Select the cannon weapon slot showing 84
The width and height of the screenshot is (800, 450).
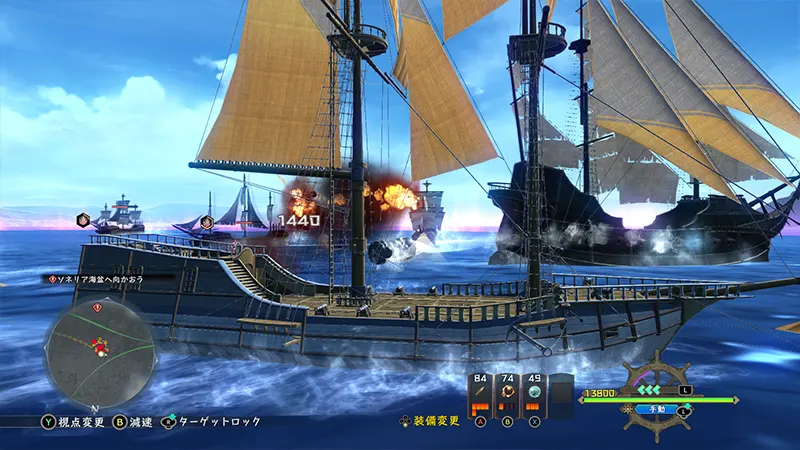tap(480, 395)
